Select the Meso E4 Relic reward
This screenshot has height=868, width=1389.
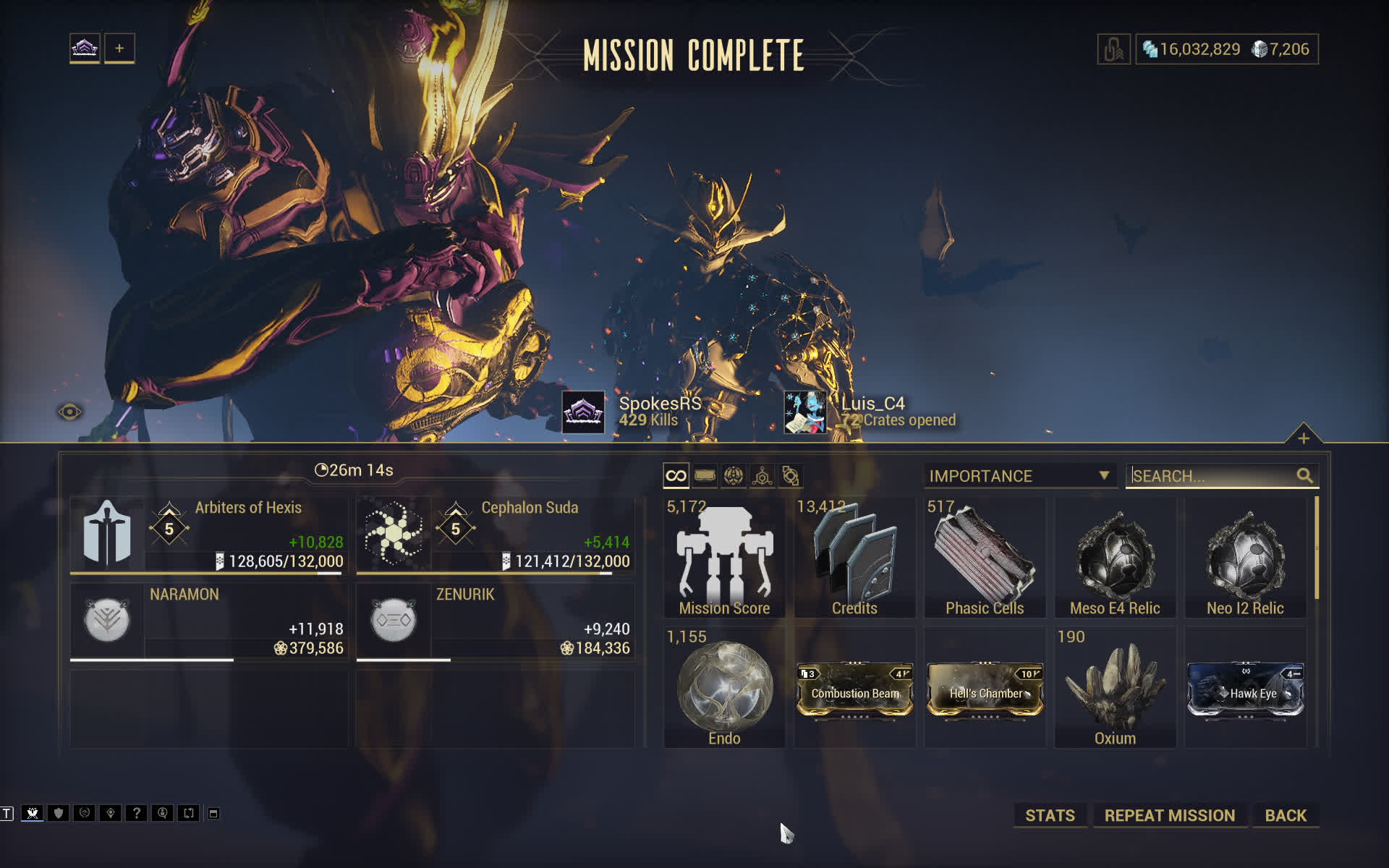click(1115, 557)
